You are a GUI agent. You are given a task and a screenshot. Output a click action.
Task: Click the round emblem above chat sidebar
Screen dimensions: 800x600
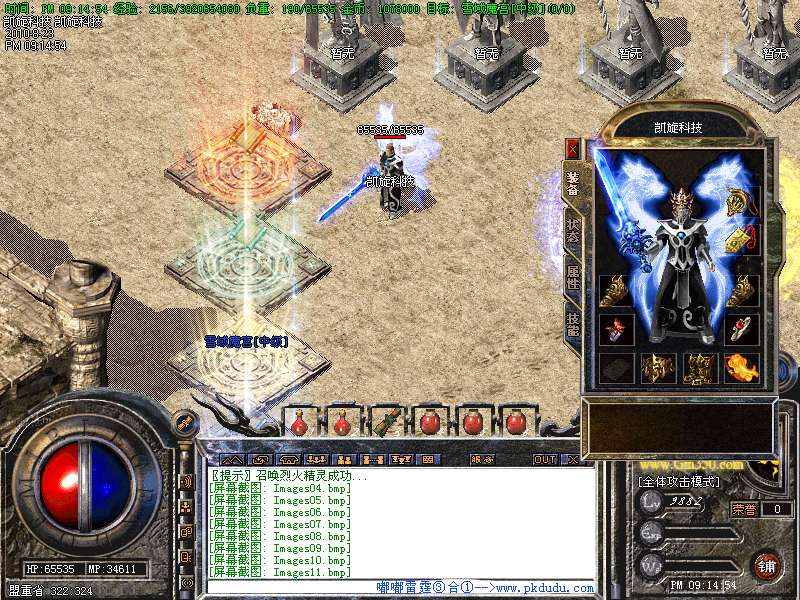click(184, 423)
